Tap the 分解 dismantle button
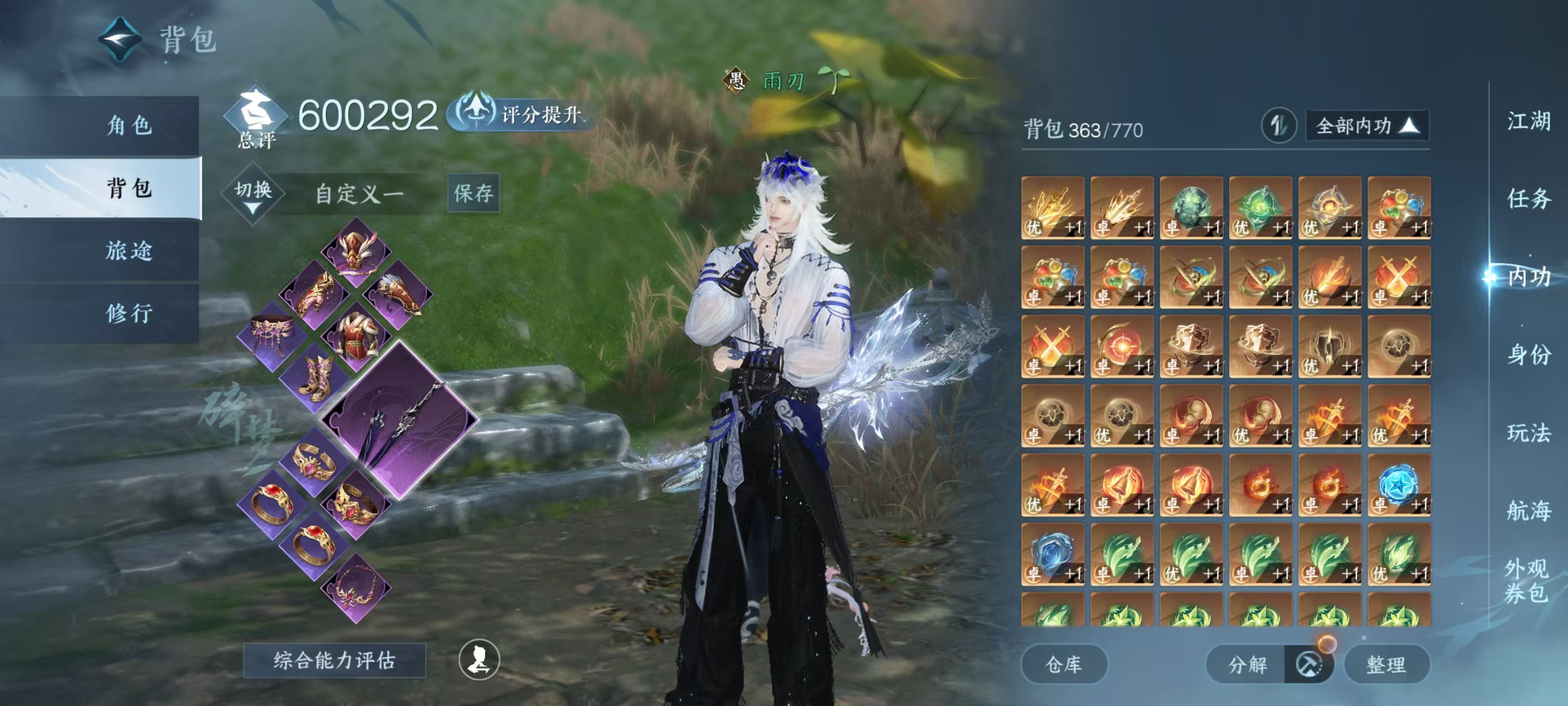 tap(1247, 664)
